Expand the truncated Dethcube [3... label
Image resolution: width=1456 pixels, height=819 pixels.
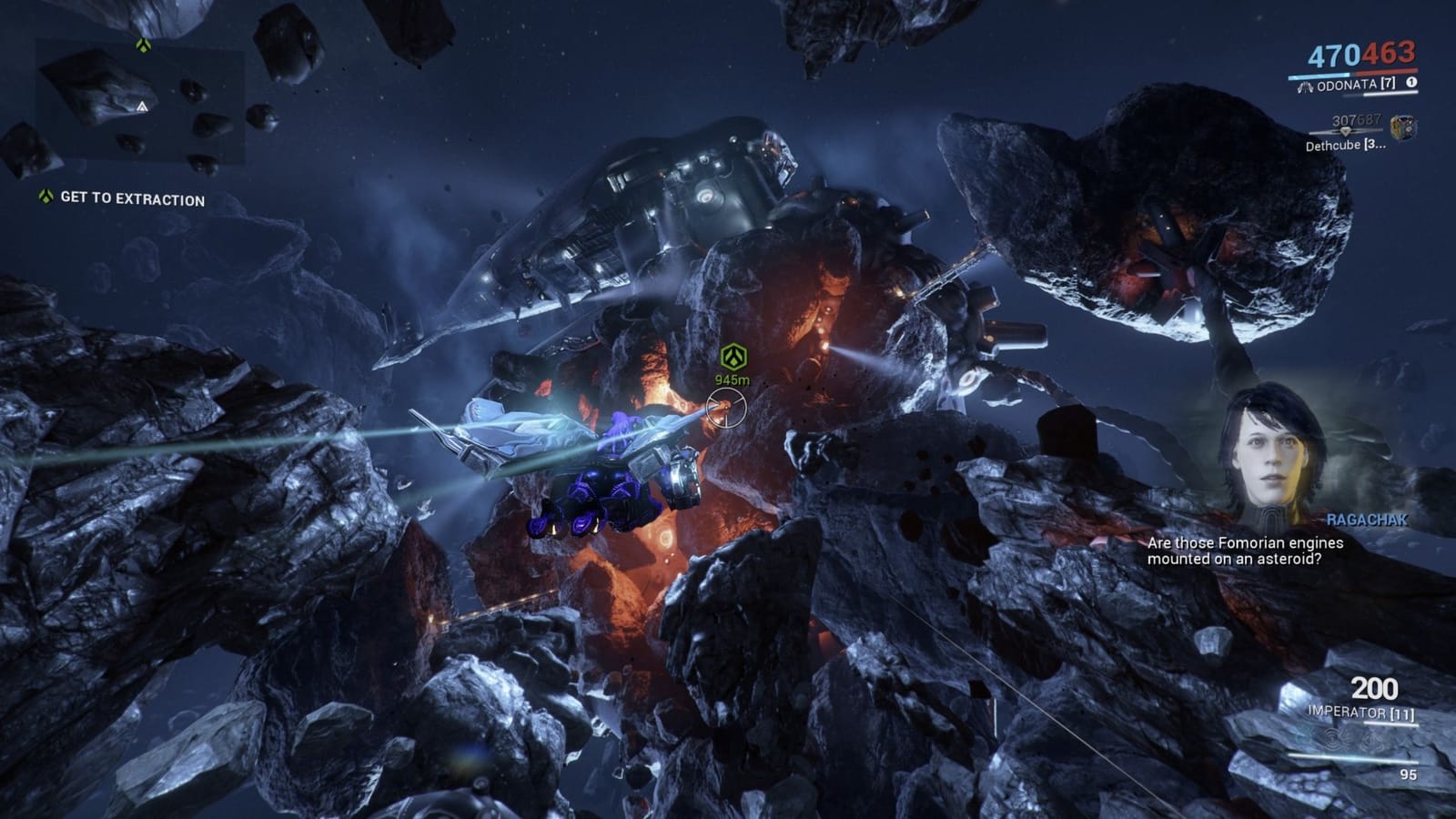tap(1345, 146)
